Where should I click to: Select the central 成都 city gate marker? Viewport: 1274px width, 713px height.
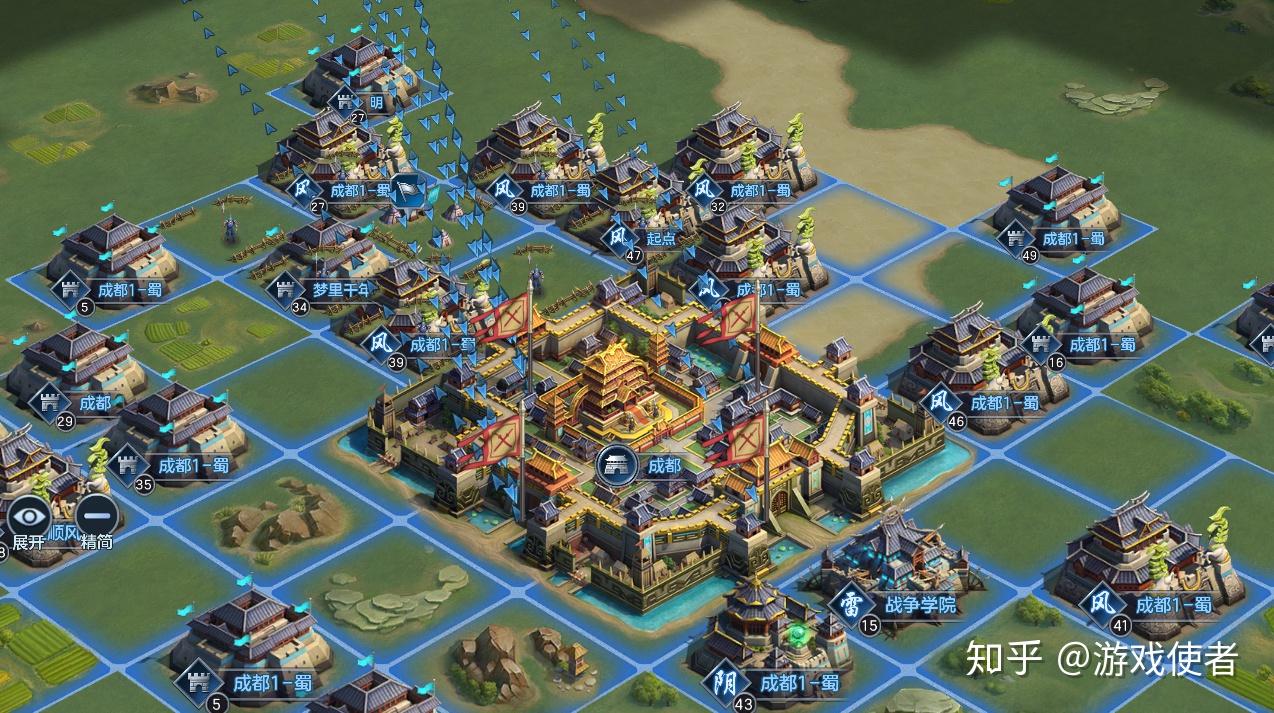(617, 465)
